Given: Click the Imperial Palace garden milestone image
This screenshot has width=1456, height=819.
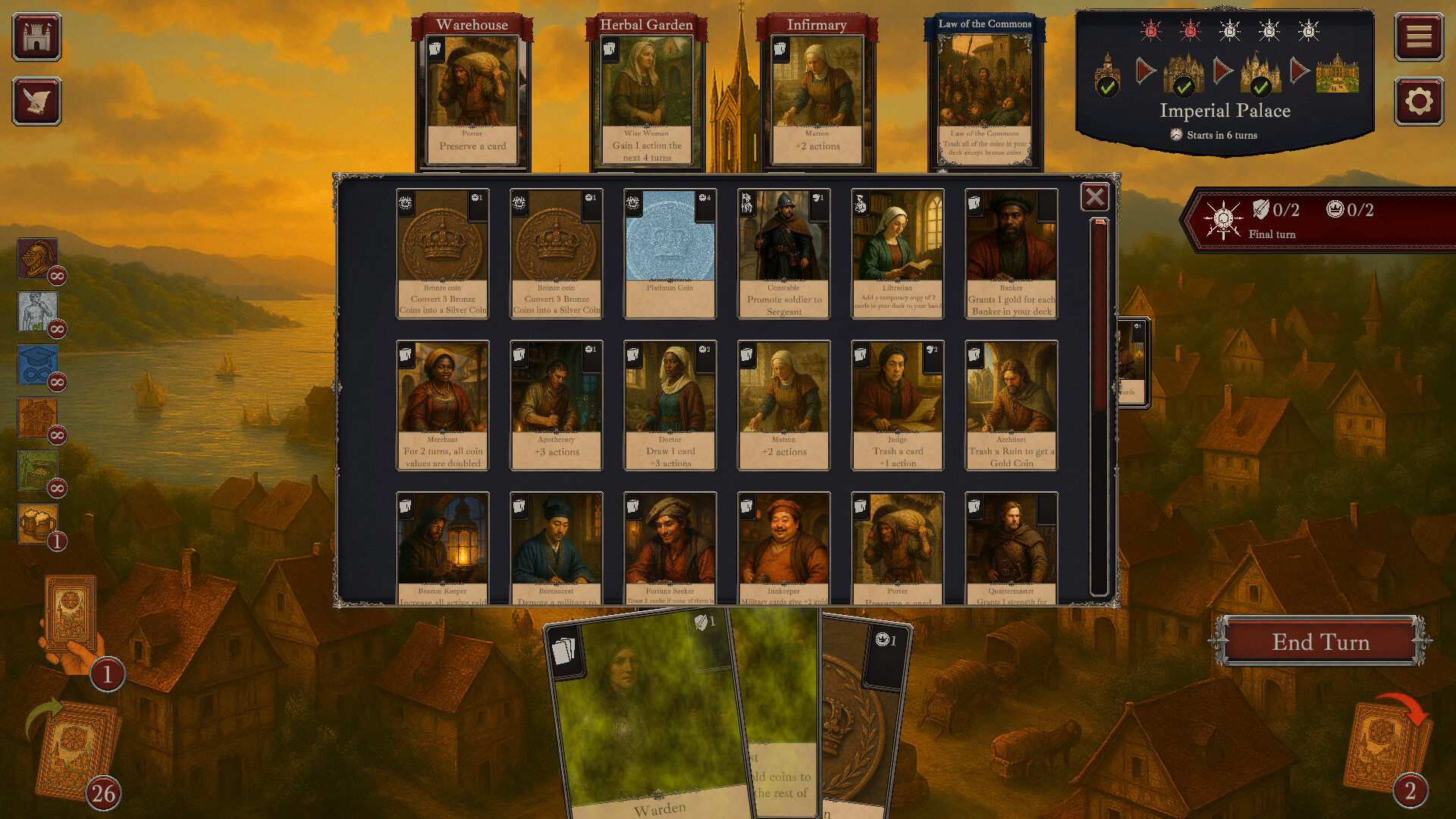Looking at the screenshot, I should tap(1338, 74).
